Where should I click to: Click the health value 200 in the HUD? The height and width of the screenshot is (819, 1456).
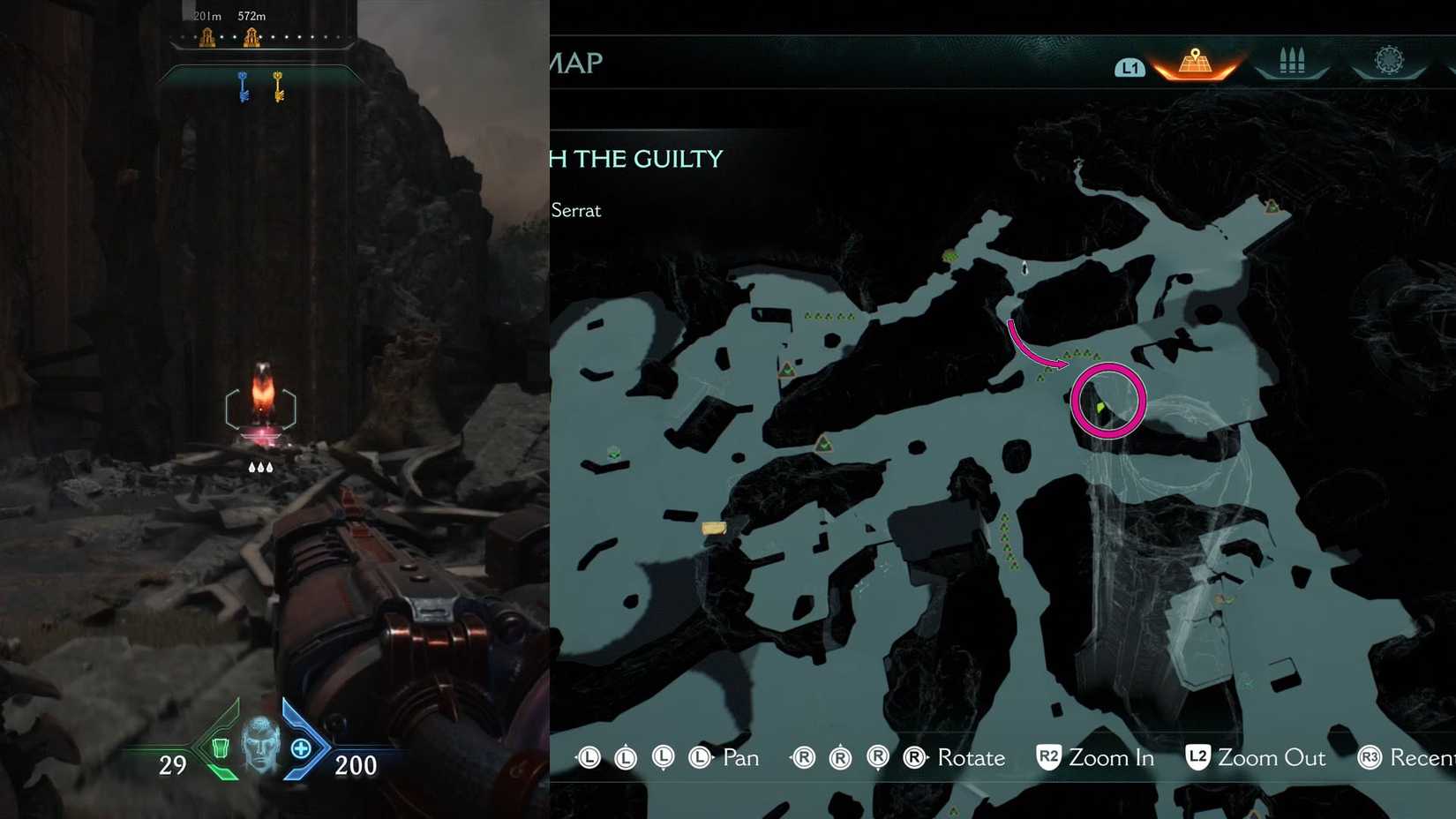point(355,765)
